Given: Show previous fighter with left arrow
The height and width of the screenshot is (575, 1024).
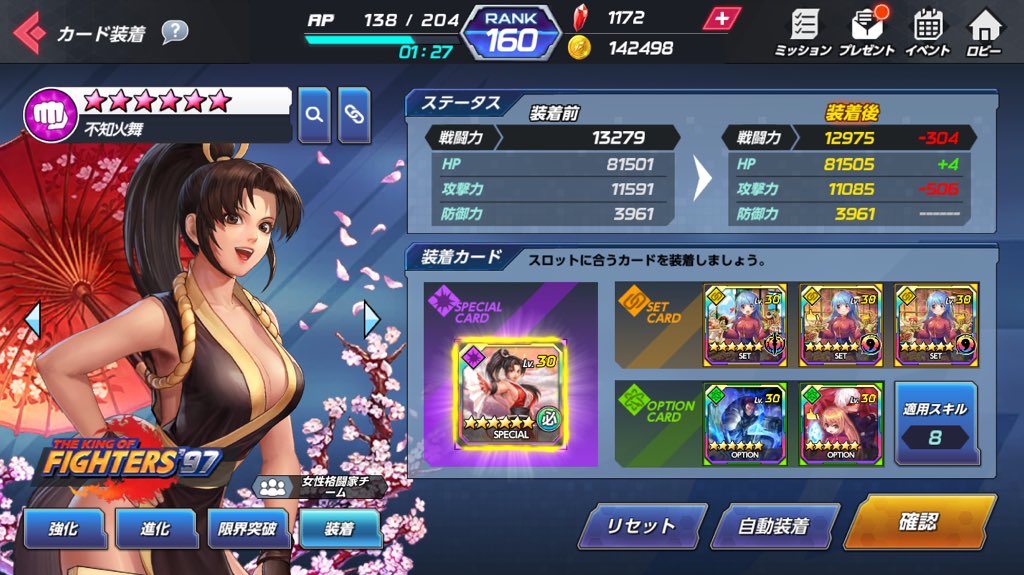Looking at the screenshot, I should pos(31,319).
